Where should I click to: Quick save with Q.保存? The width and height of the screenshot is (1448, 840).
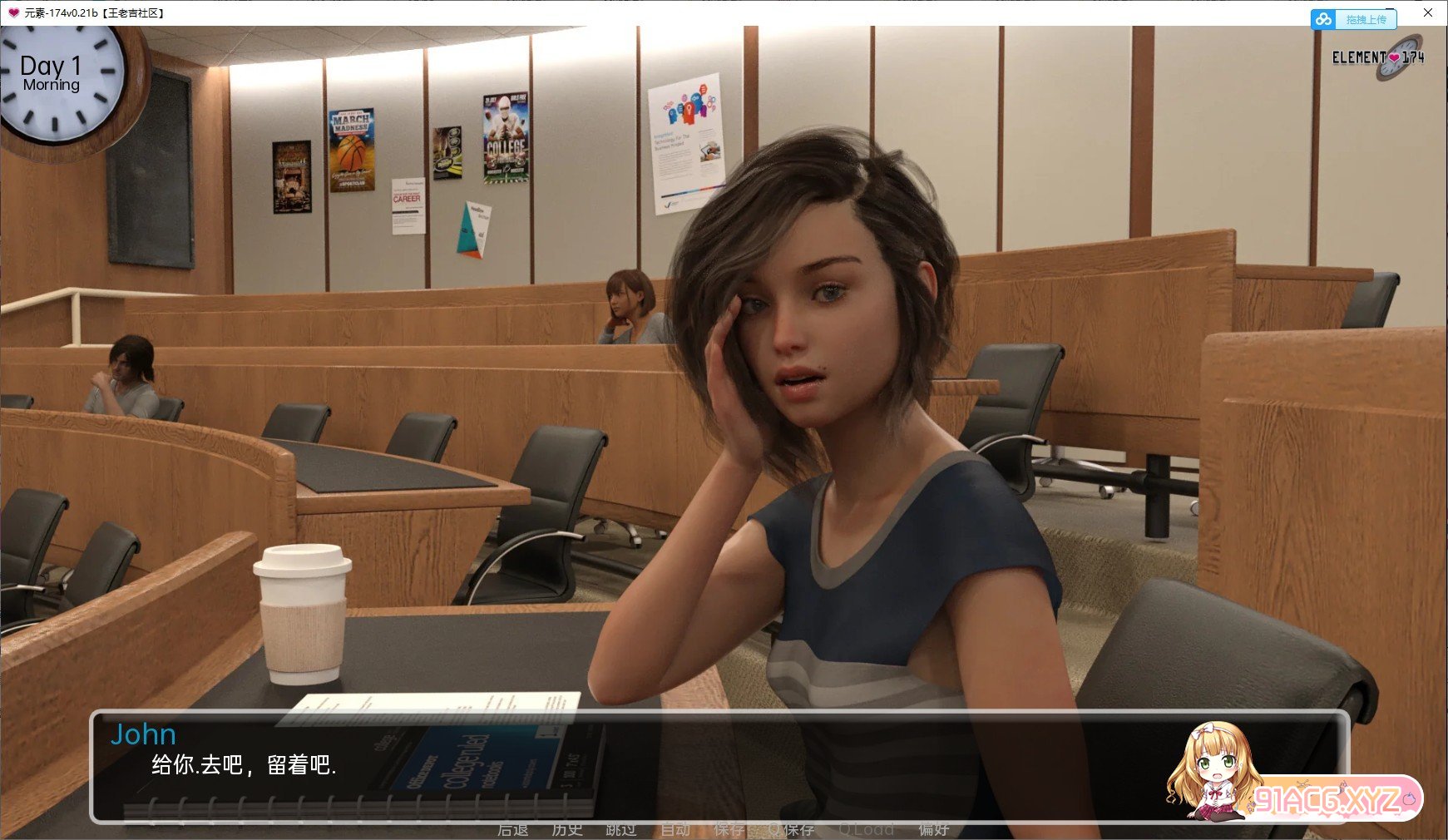pos(792,829)
